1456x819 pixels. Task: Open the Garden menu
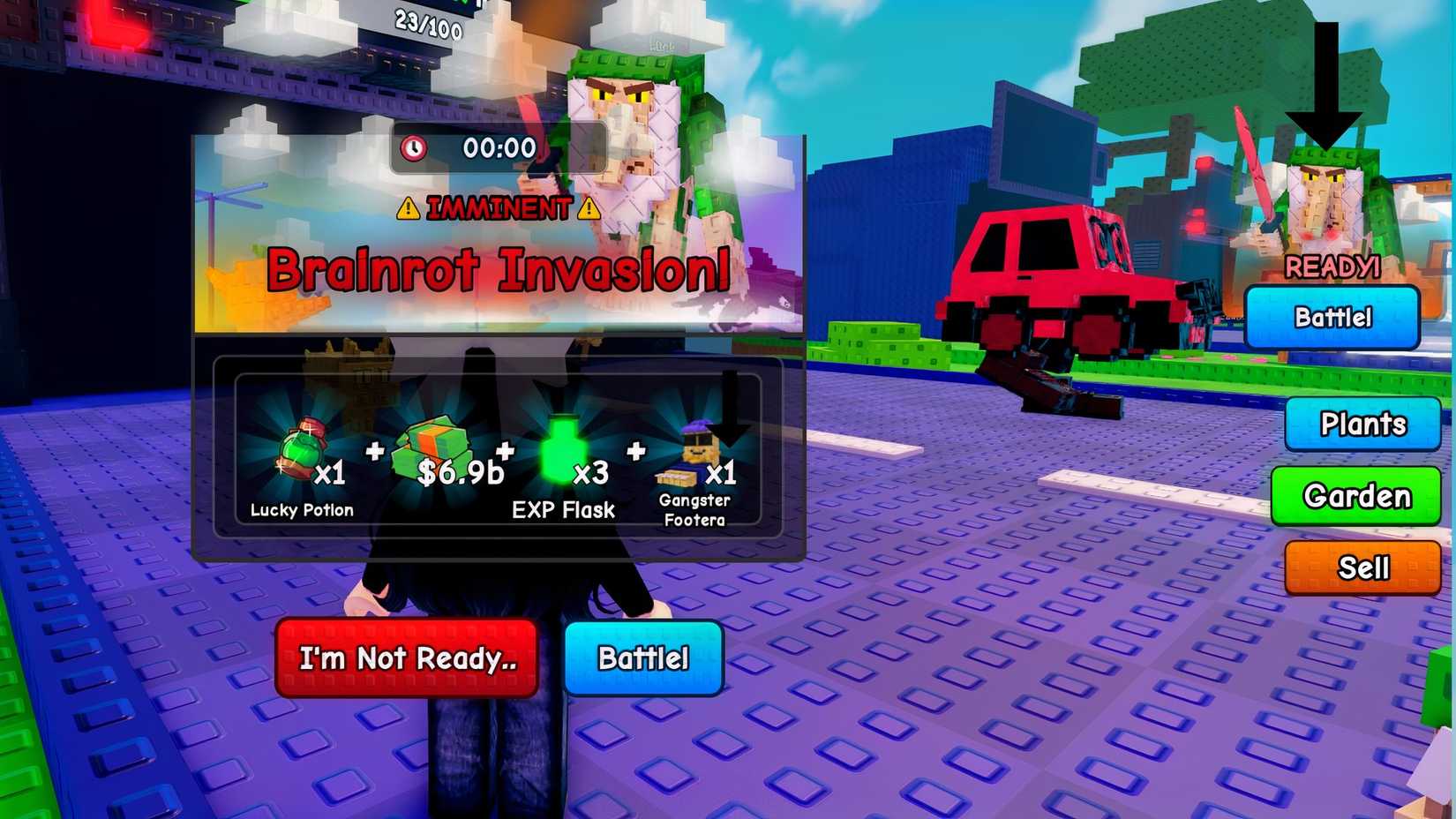tap(1356, 497)
